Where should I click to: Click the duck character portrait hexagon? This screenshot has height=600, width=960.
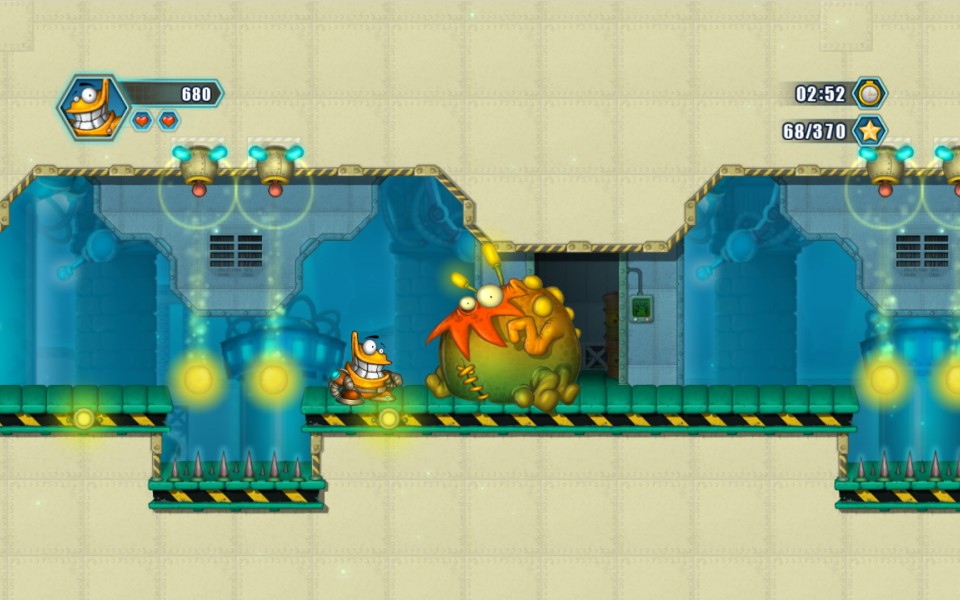pos(92,107)
